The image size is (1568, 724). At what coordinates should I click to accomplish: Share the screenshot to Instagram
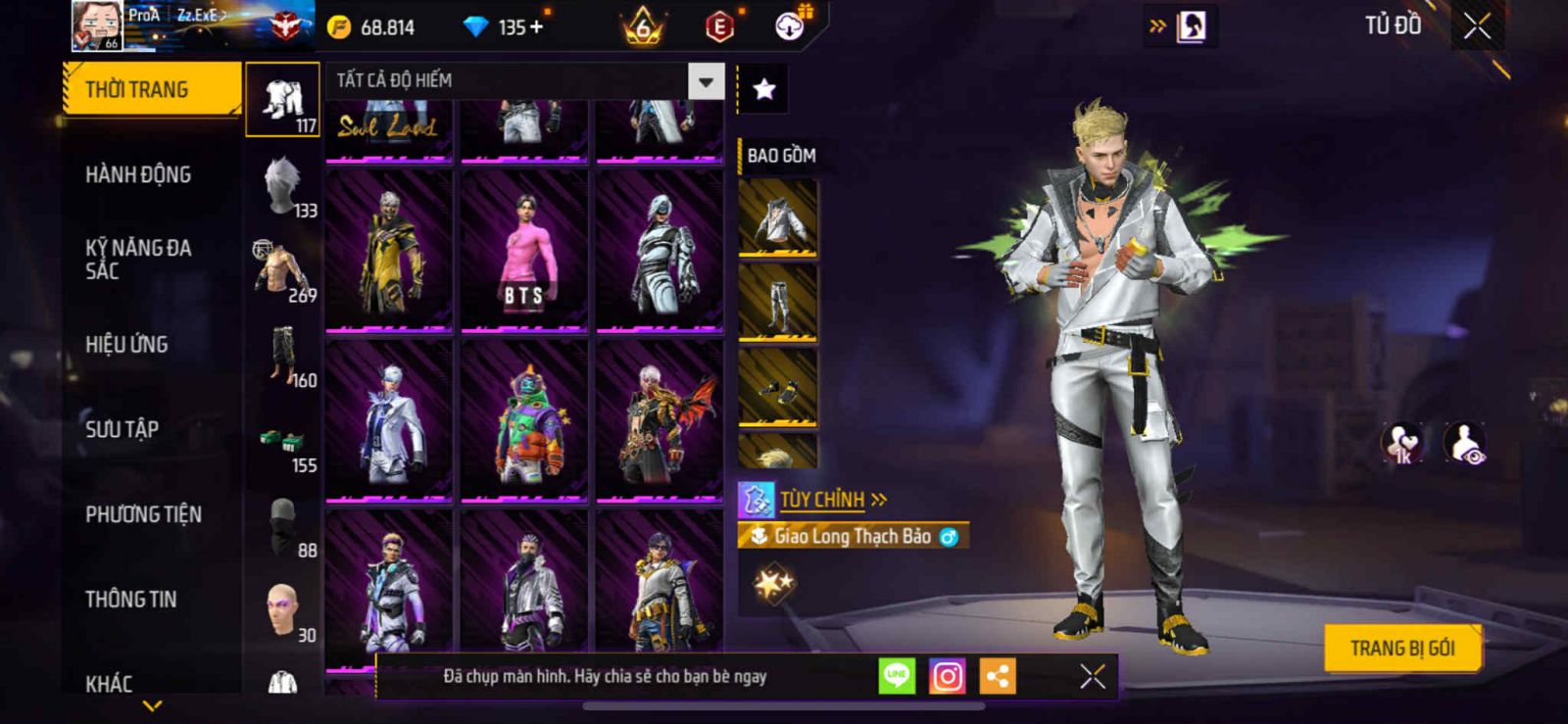pos(947,676)
